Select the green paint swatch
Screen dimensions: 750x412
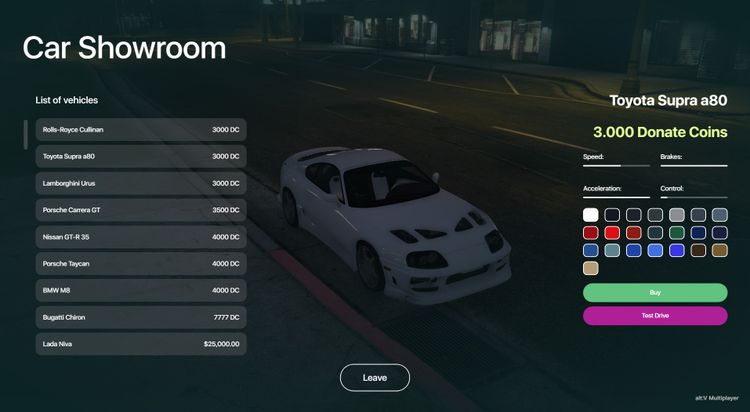click(x=677, y=232)
